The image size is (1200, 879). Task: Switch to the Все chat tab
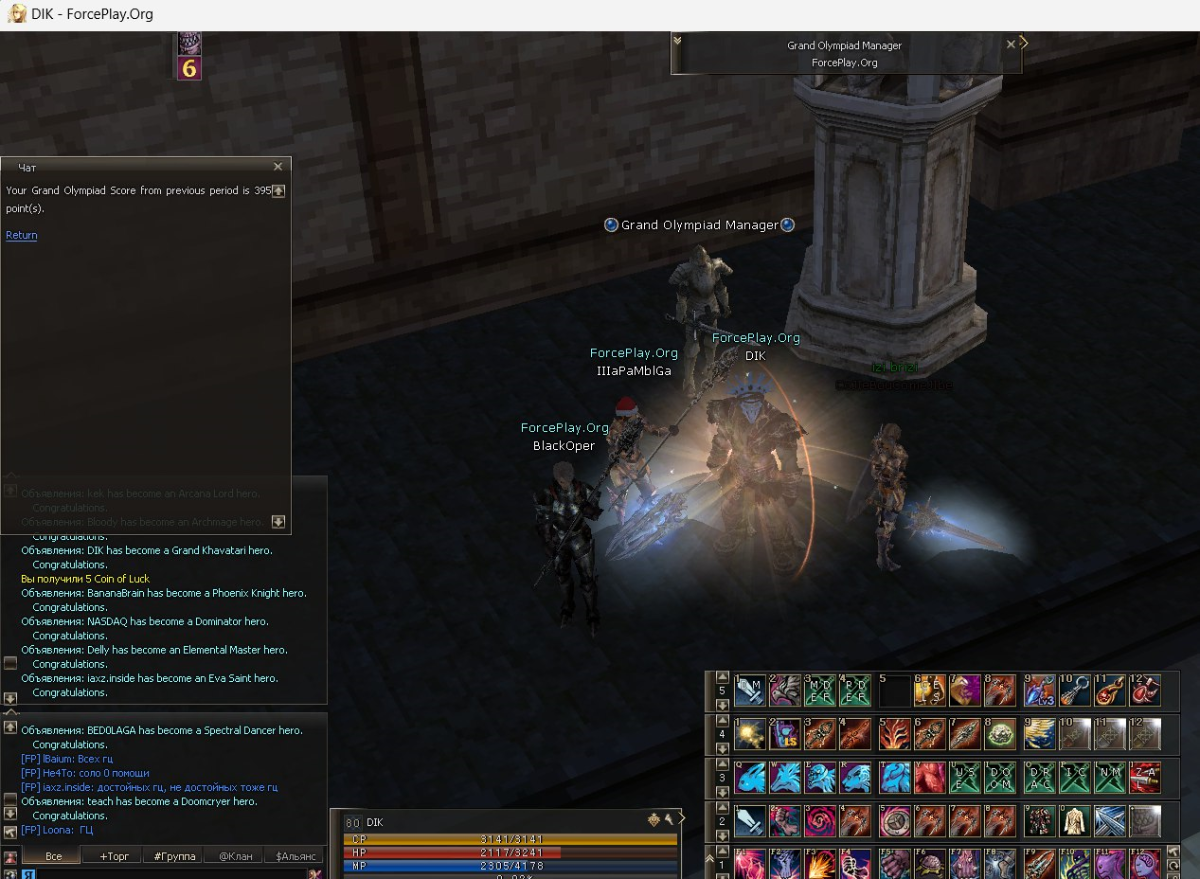[54, 856]
